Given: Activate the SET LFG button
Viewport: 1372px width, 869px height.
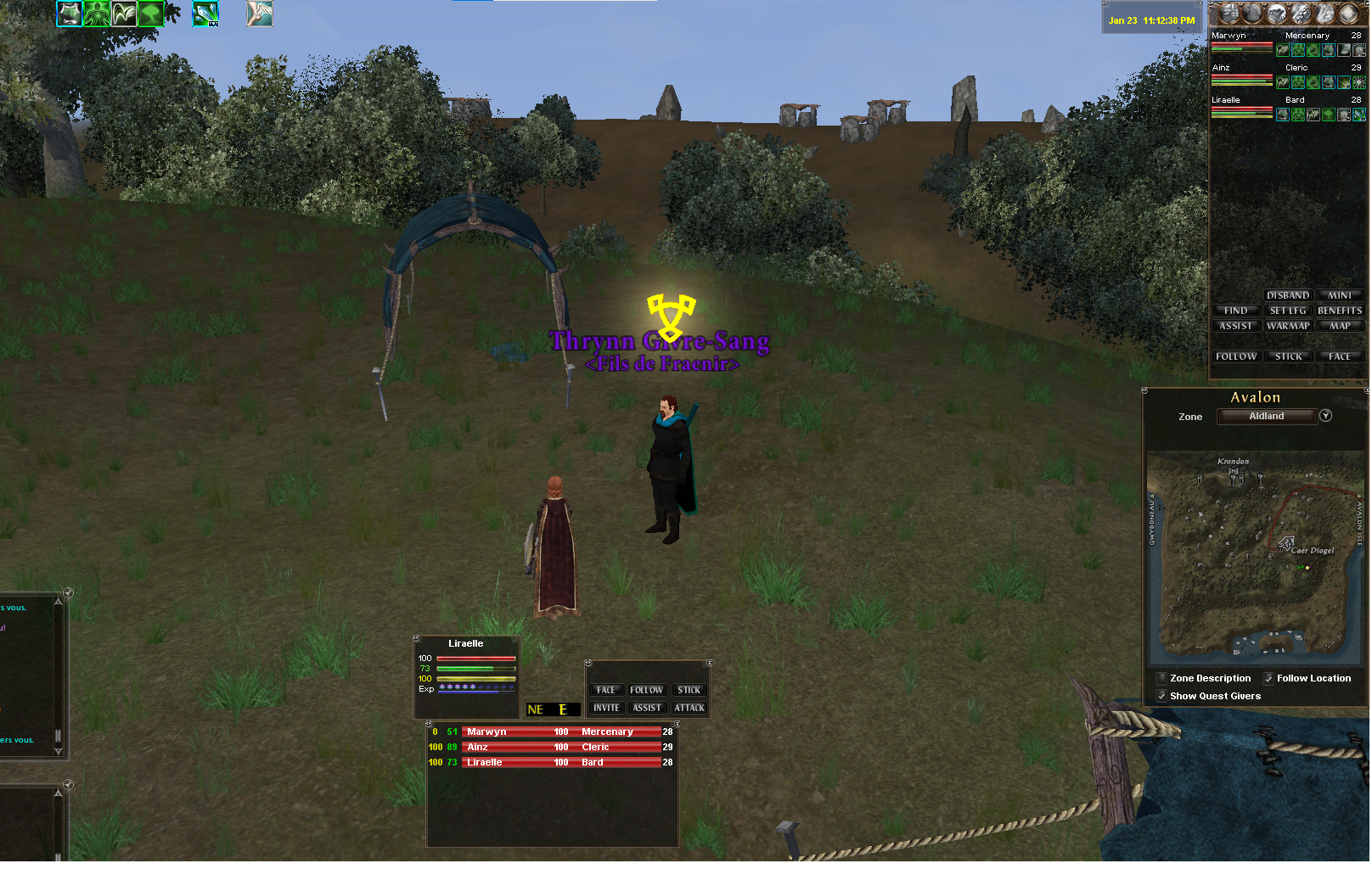Looking at the screenshot, I should pyautogui.click(x=1287, y=311).
